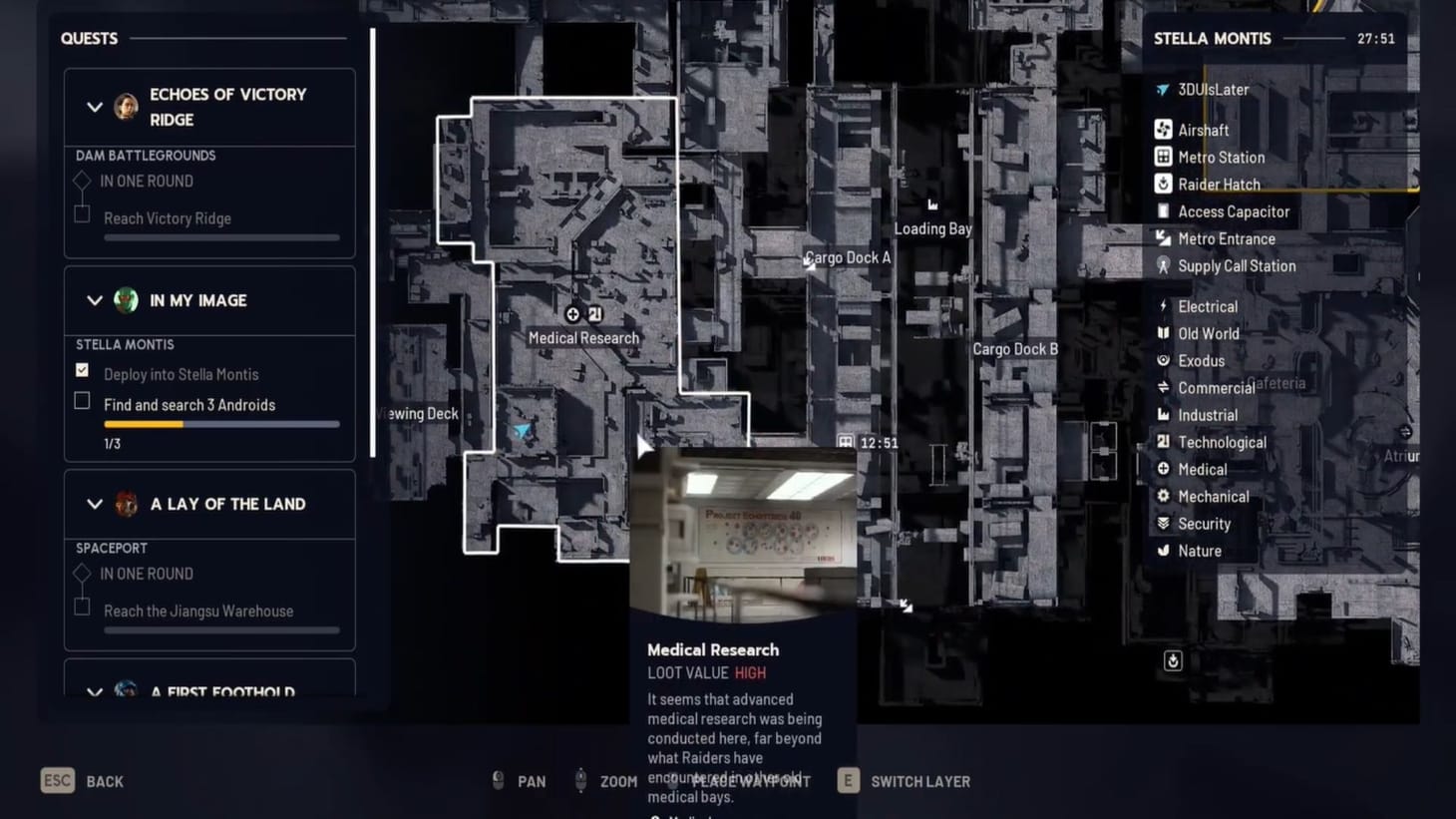1456x819 pixels.
Task: Click the Metro Station legend icon
Action: click(1164, 157)
